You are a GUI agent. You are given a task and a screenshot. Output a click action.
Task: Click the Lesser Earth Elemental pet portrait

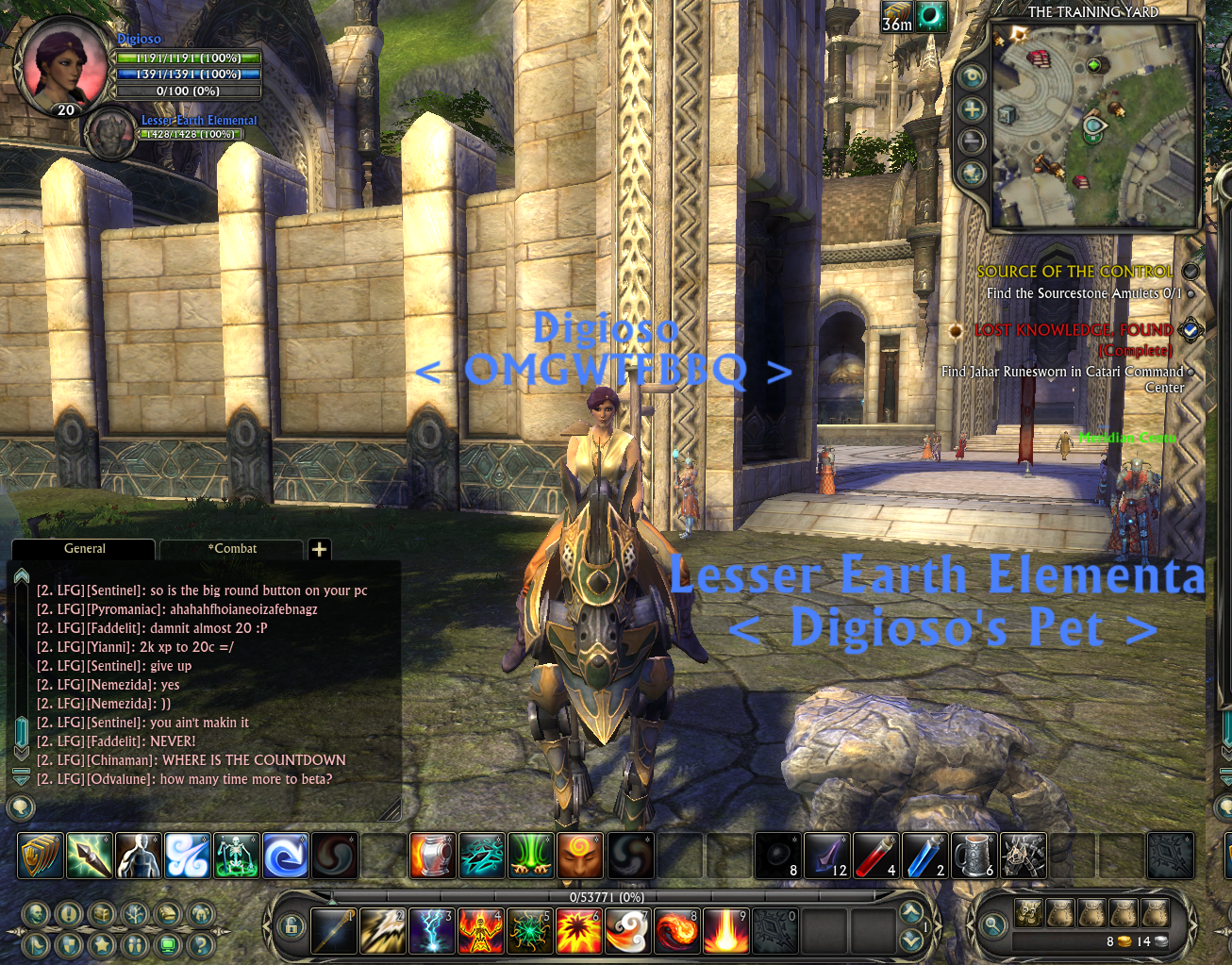(x=112, y=134)
